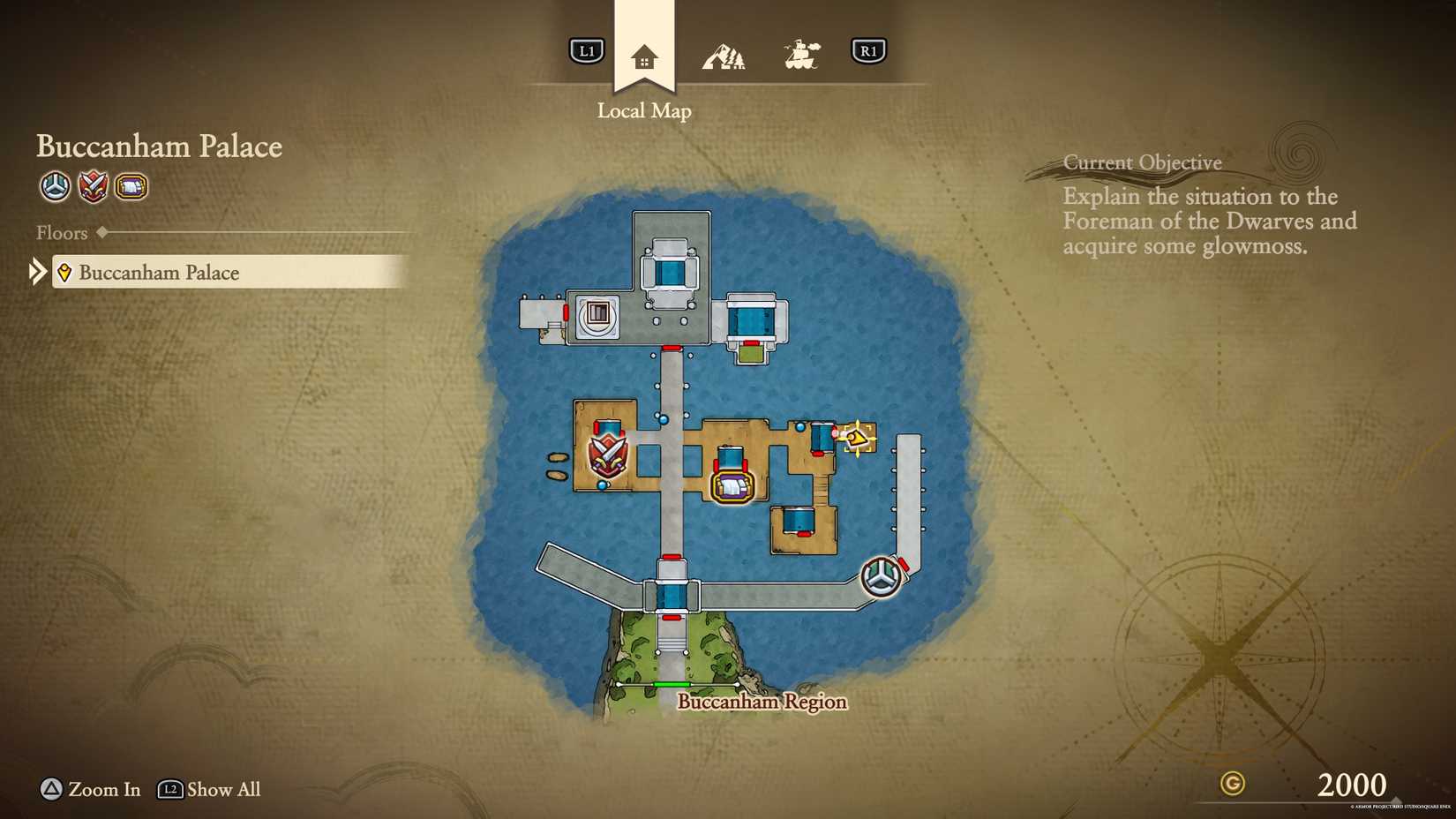
Task: Select Buccanham Palace in the Floors list
Action: click(159, 273)
